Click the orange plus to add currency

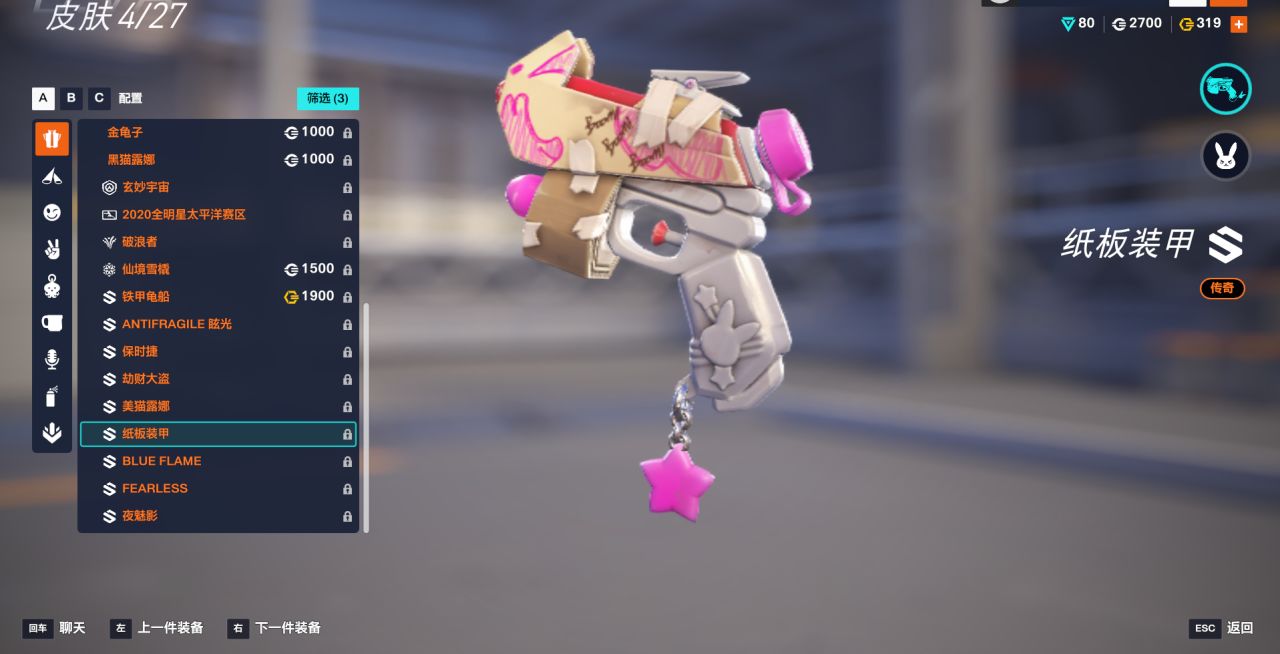pyautogui.click(x=1239, y=24)
